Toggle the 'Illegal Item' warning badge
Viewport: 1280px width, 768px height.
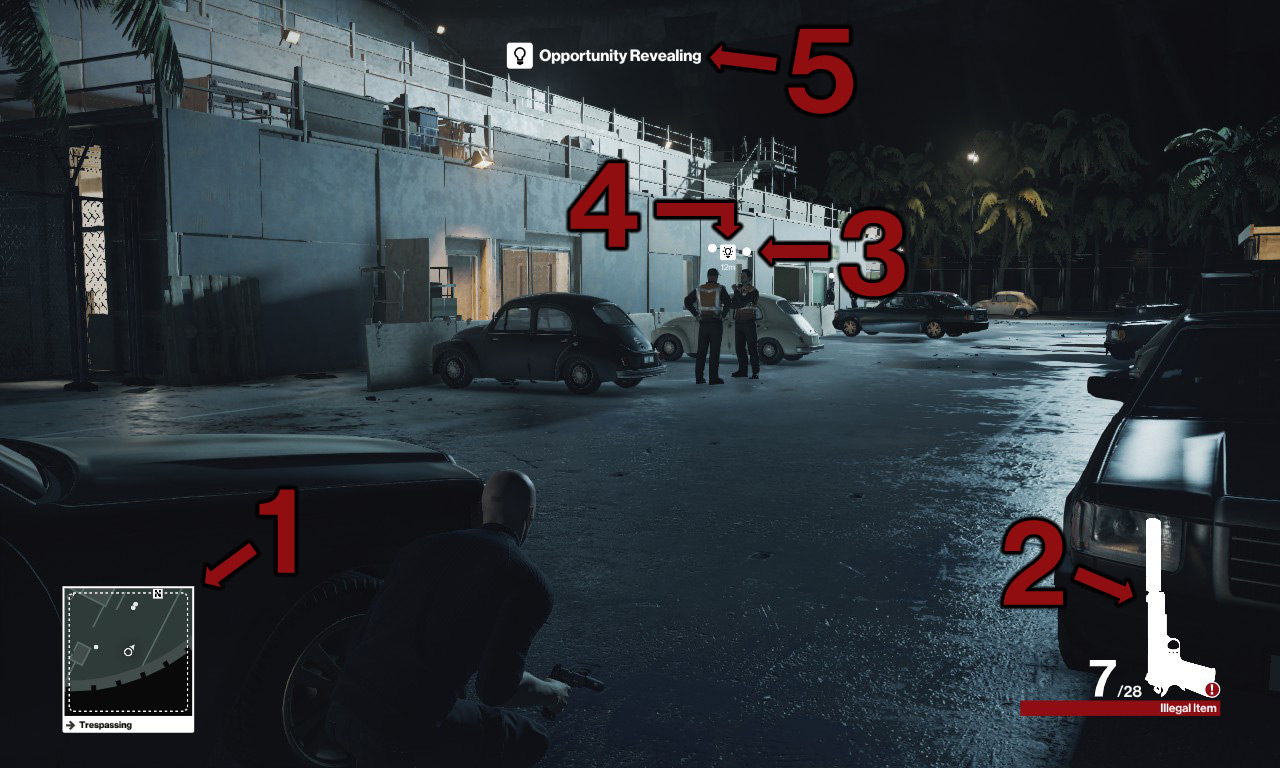pos(1187,707)
